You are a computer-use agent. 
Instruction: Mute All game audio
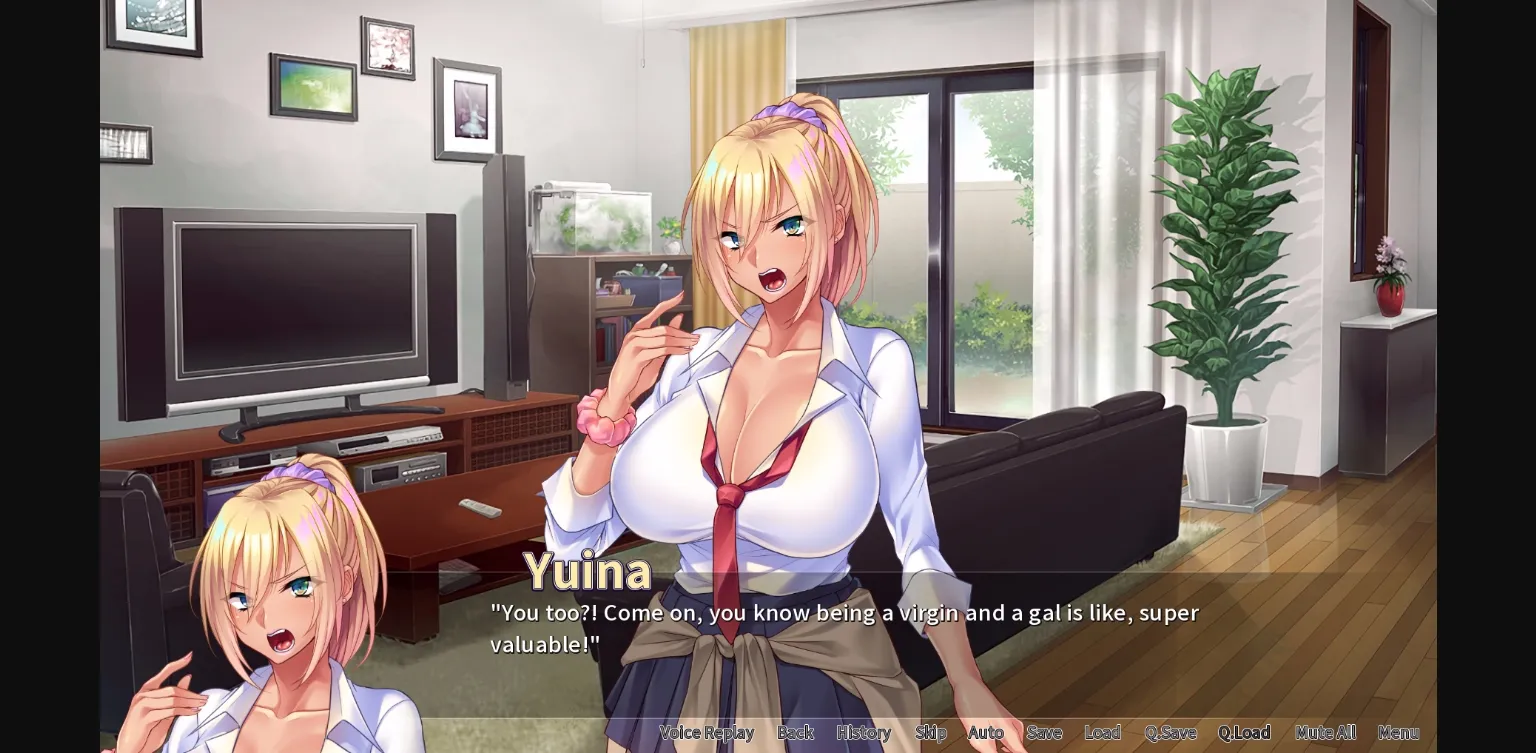pos(1326,732)
